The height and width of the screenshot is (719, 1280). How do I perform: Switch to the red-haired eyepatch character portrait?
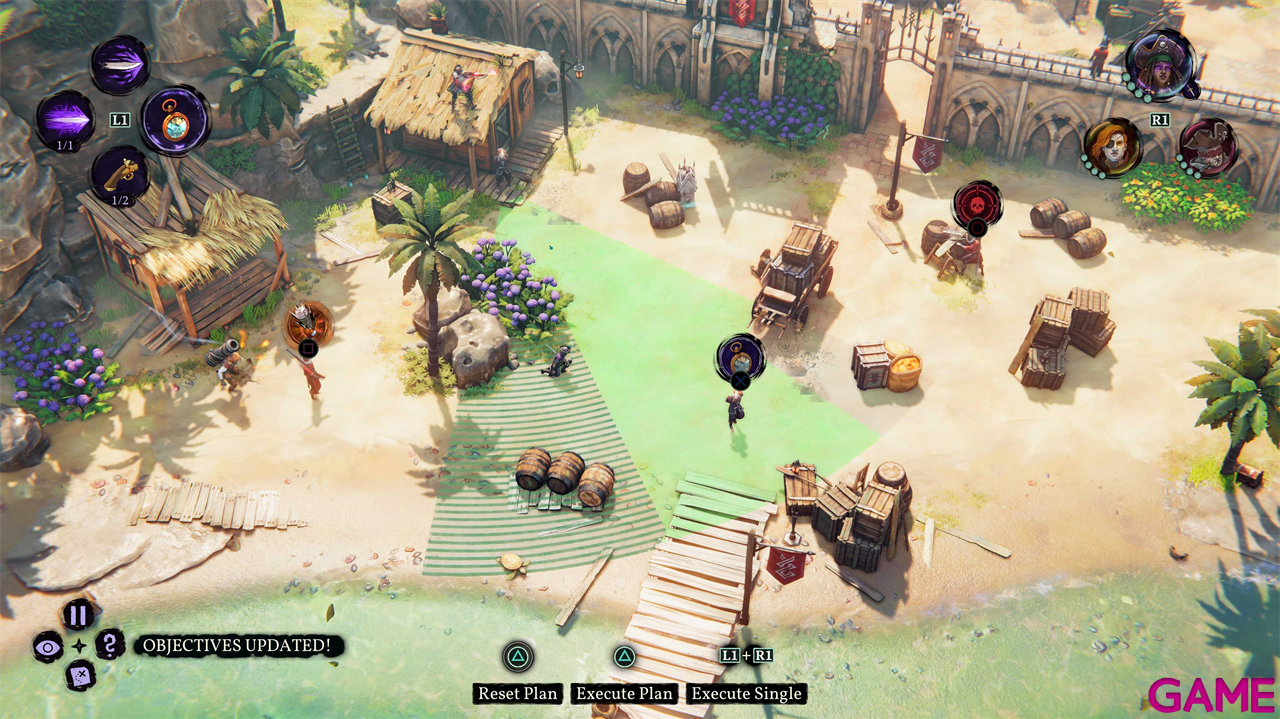[x=1111, y=147]
